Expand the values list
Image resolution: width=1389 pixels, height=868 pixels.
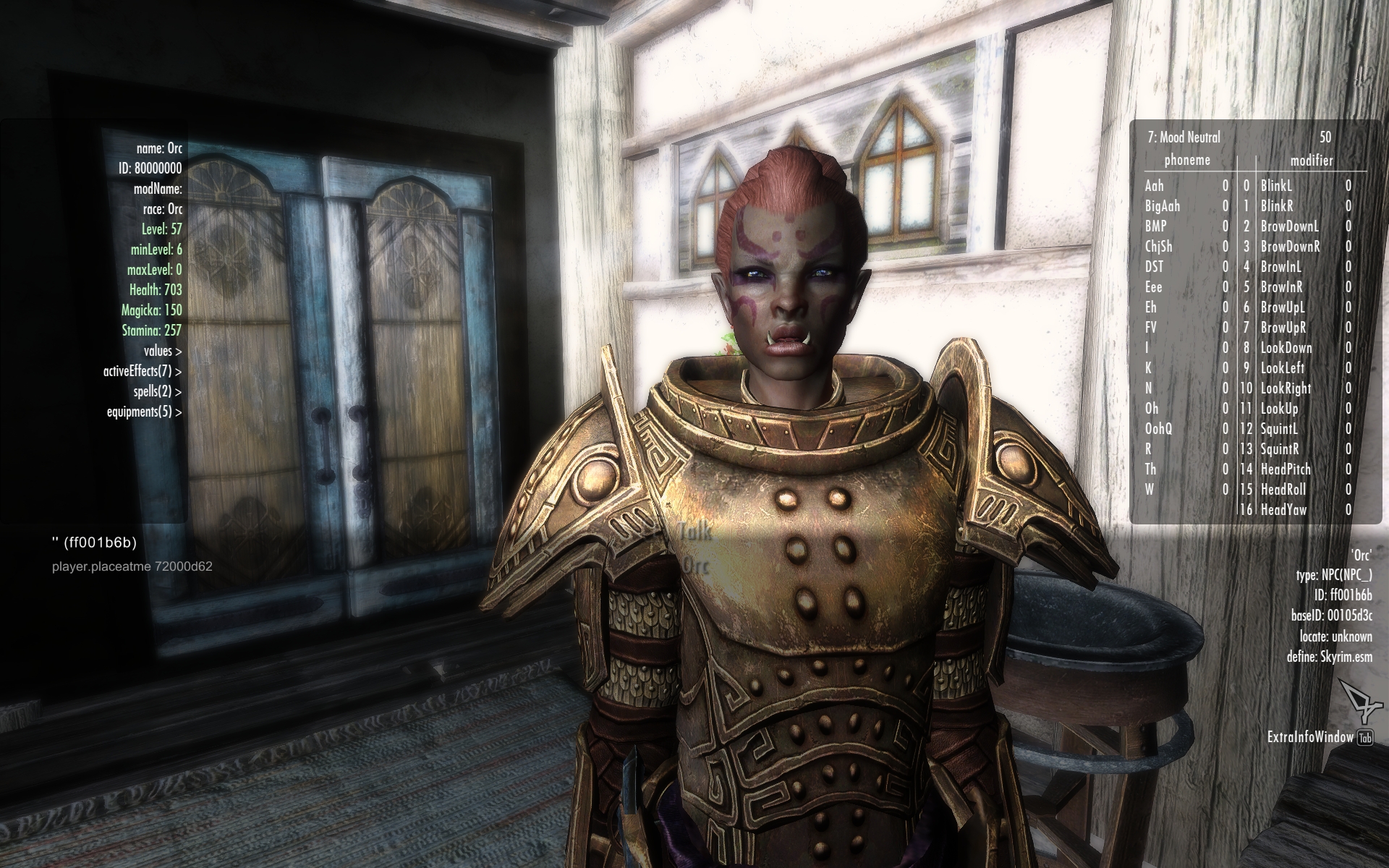[x=162, y=351]
